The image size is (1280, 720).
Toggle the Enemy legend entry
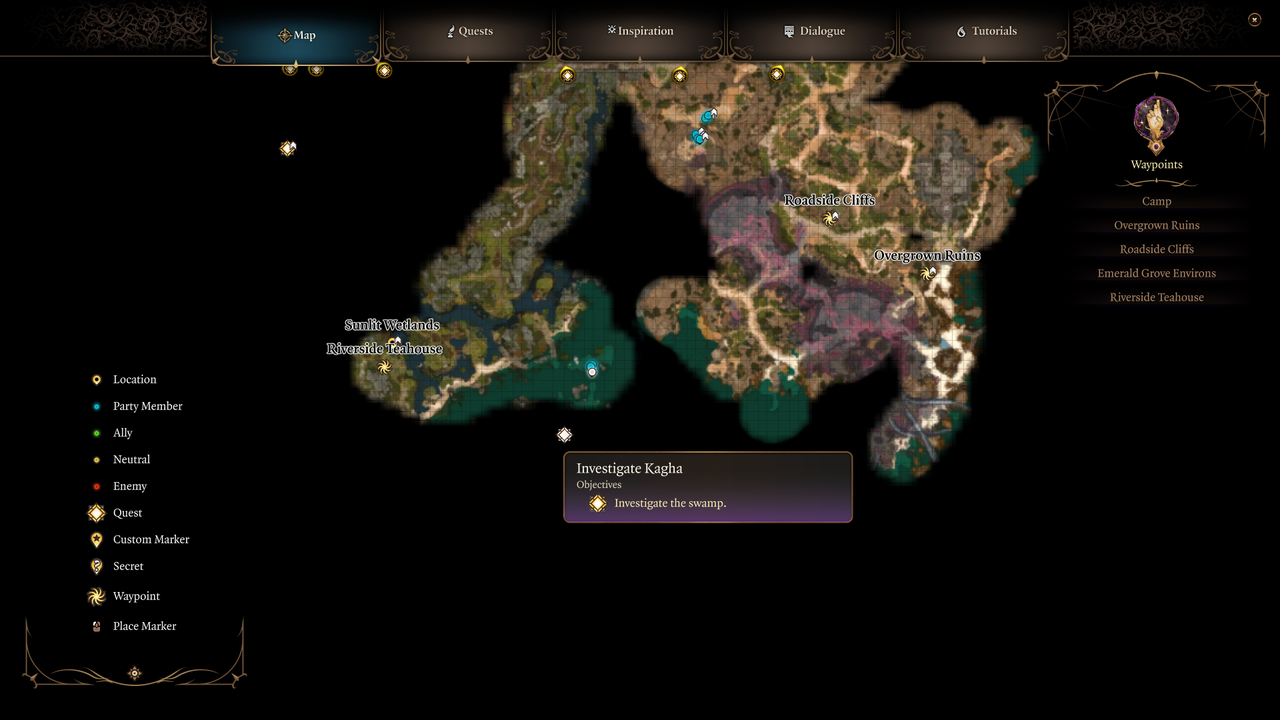coord(129,487)
